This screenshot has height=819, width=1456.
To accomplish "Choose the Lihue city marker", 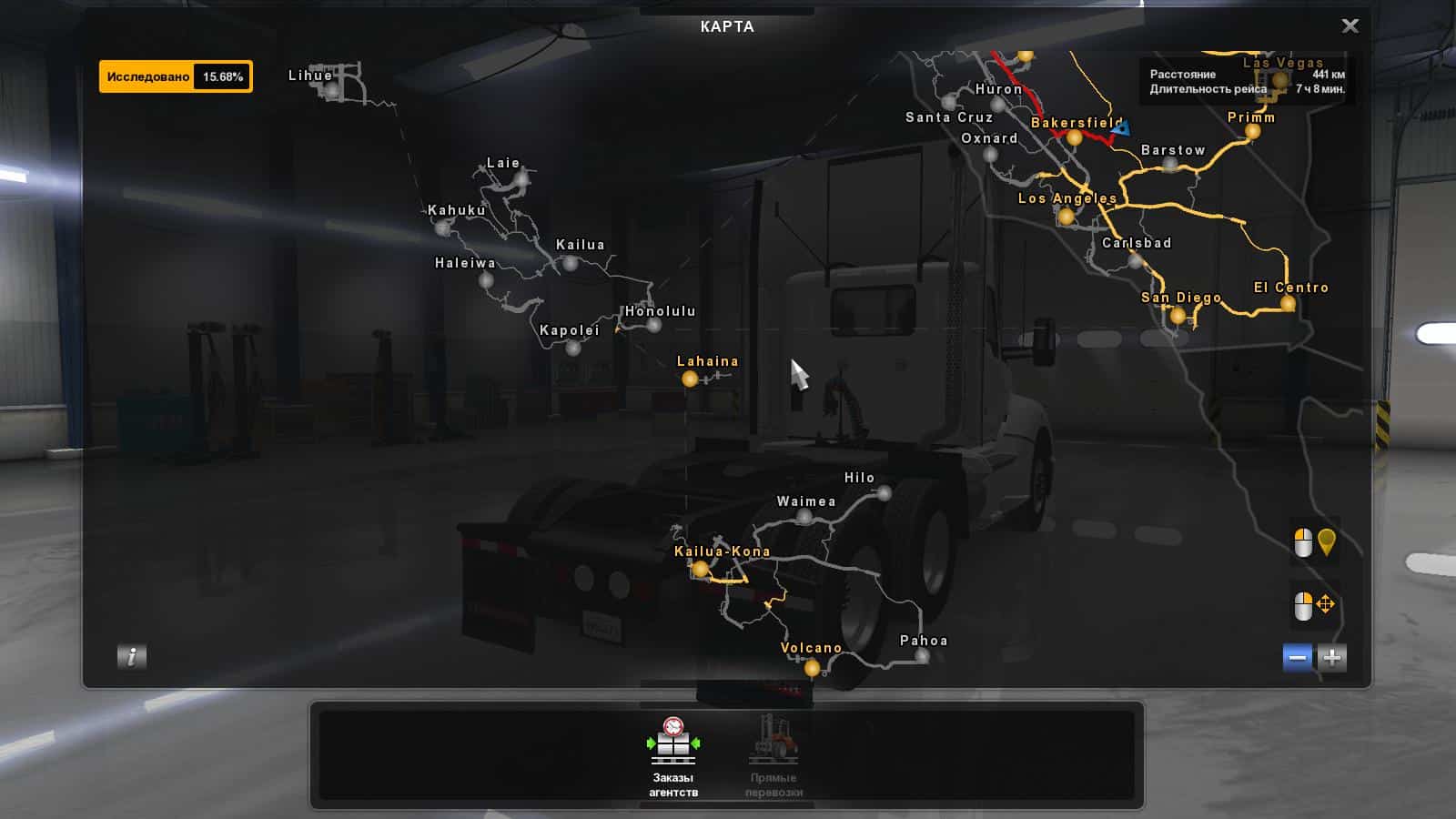I will (333, 90).
